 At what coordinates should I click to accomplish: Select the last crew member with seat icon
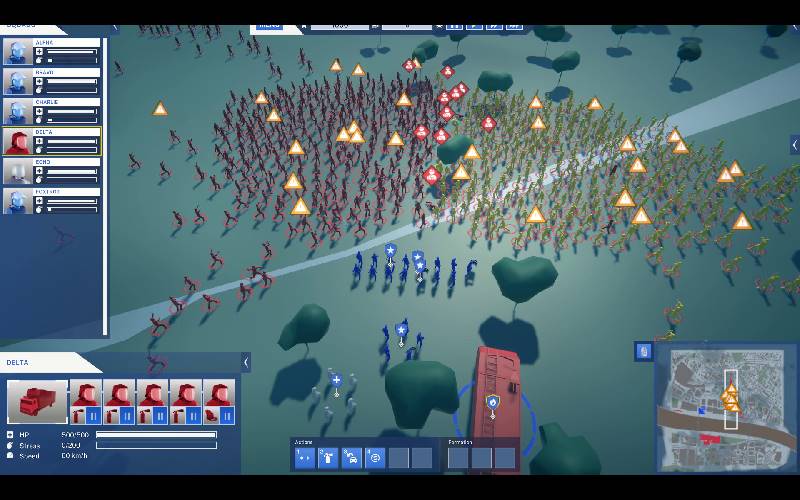(219, 401)
